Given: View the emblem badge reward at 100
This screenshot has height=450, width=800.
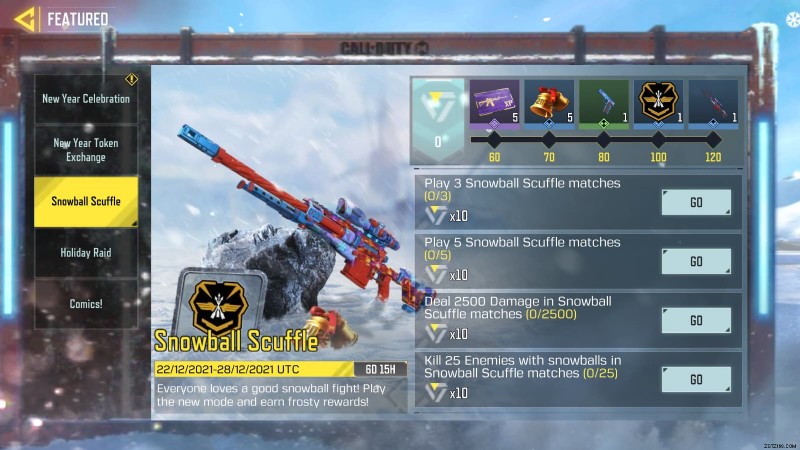Looking at the screenshot, I should pos(659,104).
